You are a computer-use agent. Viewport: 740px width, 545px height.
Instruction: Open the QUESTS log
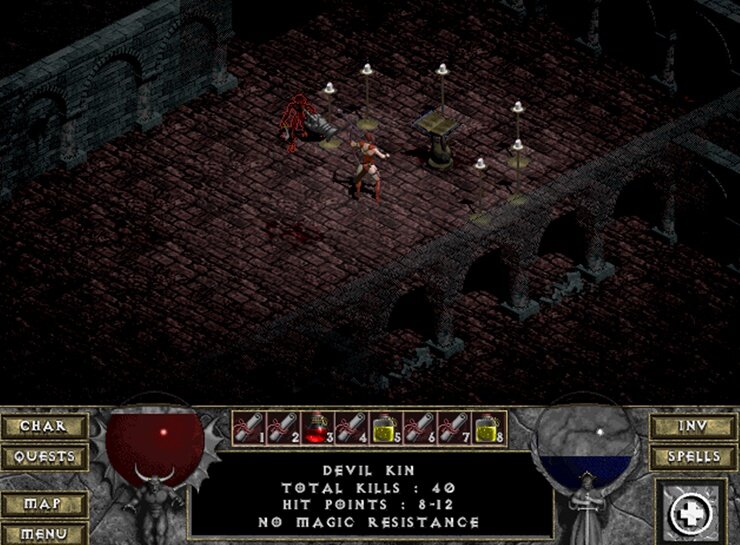click(43, 457)
